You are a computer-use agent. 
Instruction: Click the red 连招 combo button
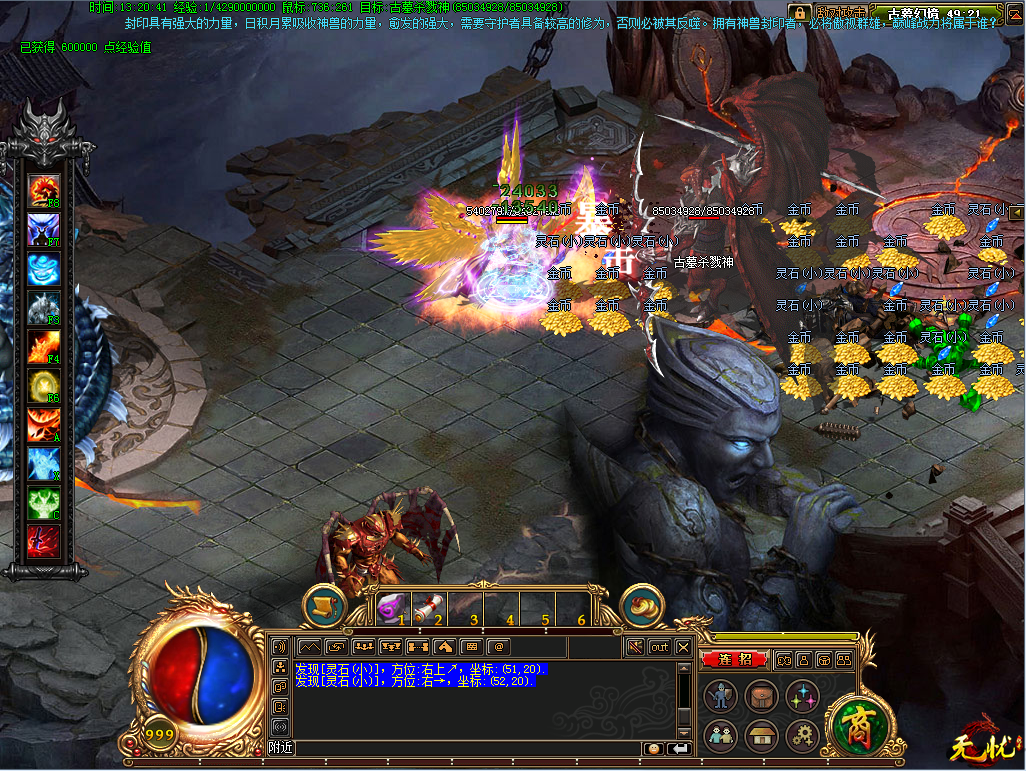click(x=734, y=660)
